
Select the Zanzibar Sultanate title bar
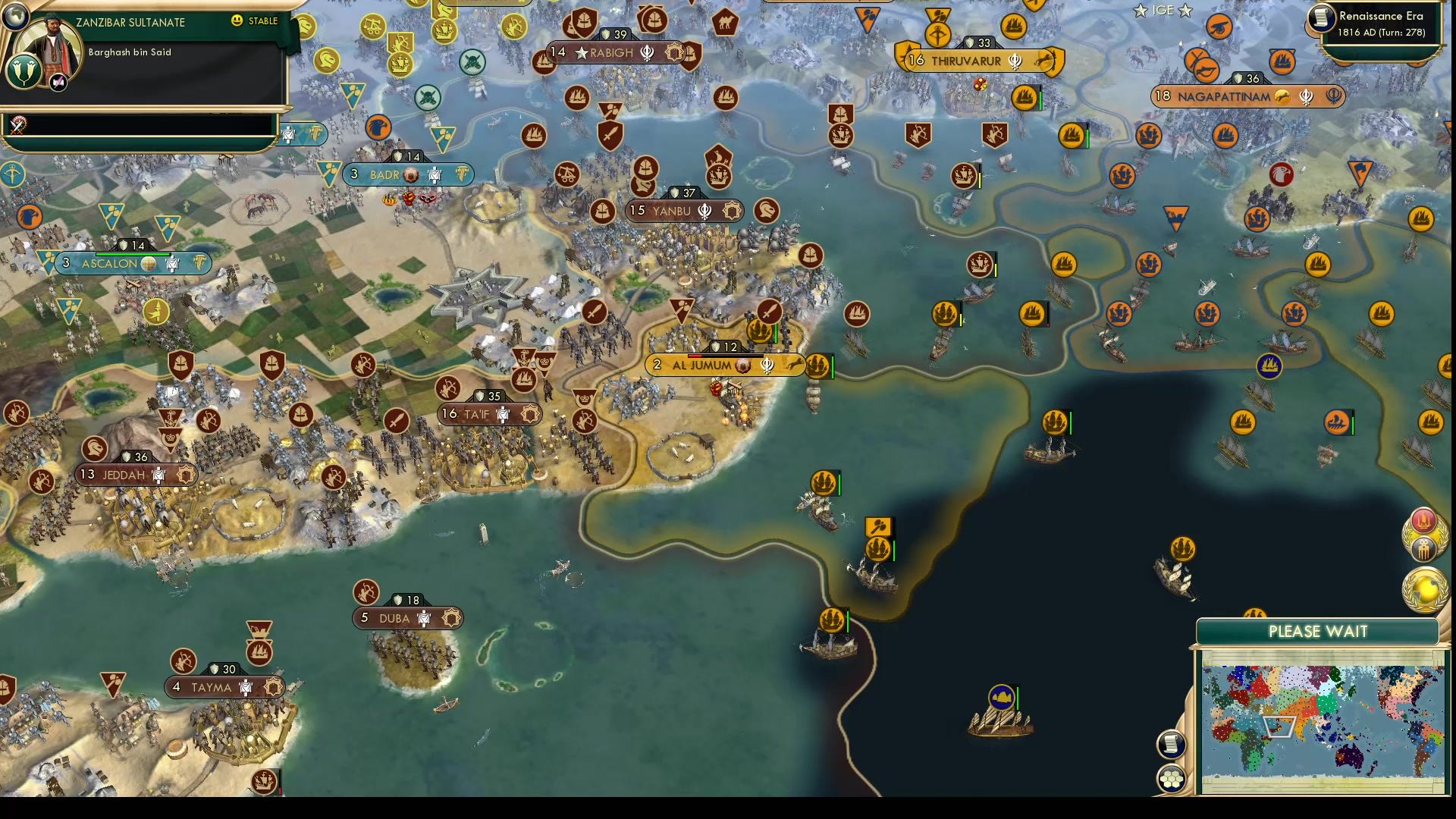point(130,22)
